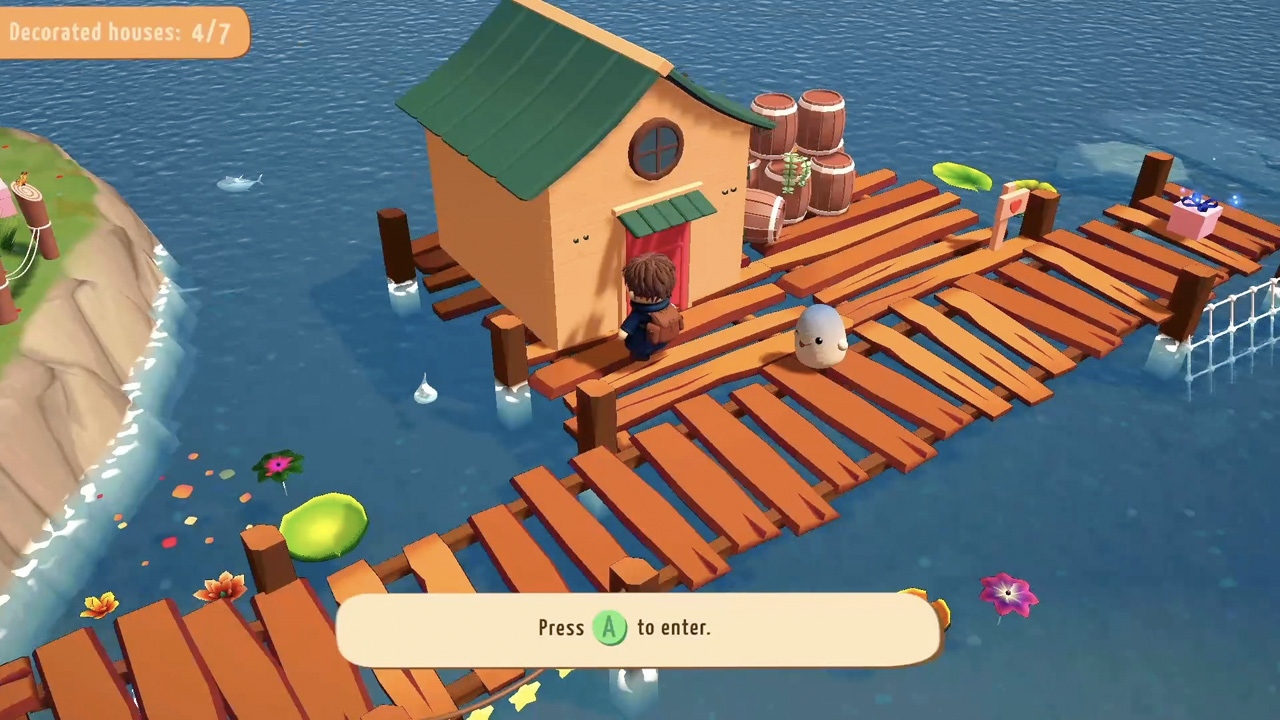Select the yellow lily pad near the dock

coord(960,178)
